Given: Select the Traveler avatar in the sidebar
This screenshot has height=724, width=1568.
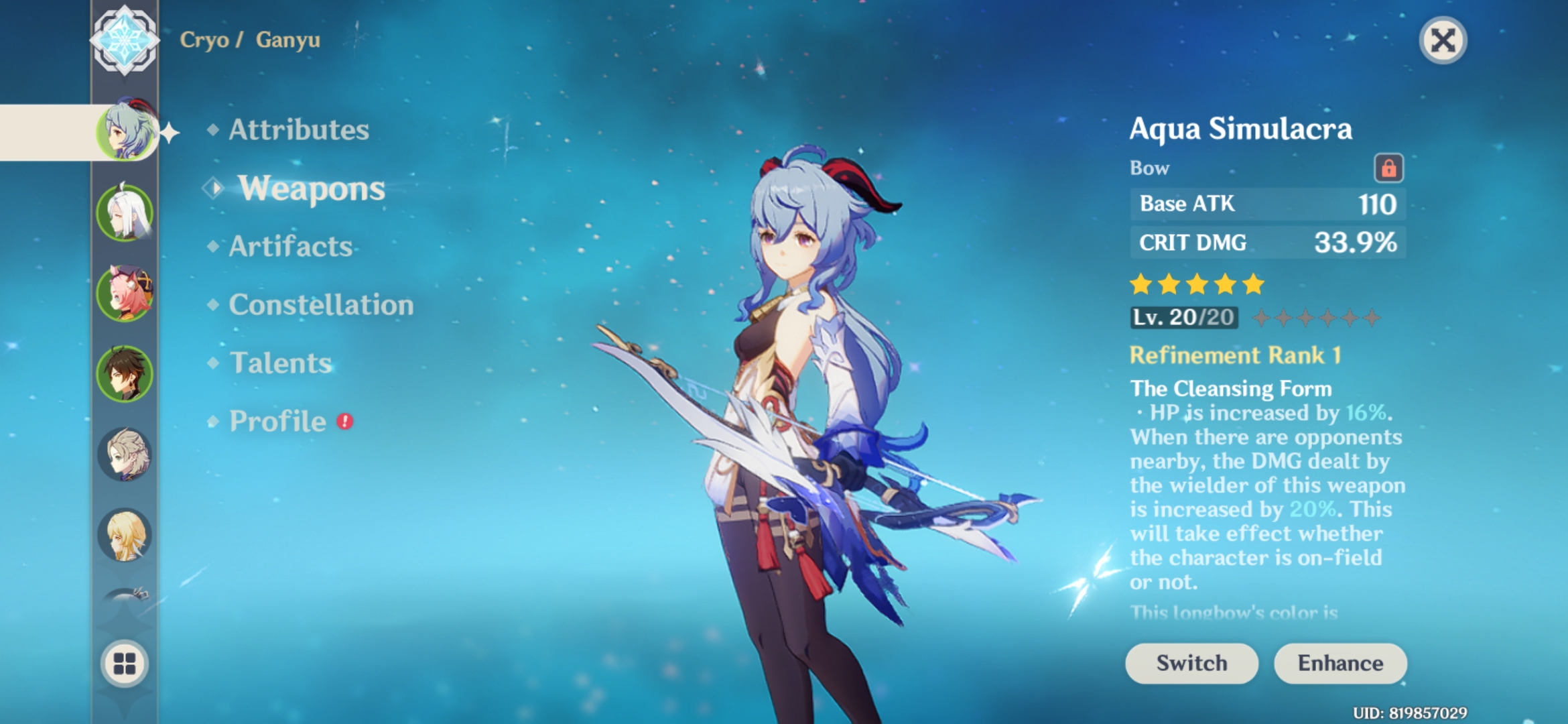Looking at the screenshot, I should coord(124,536).
